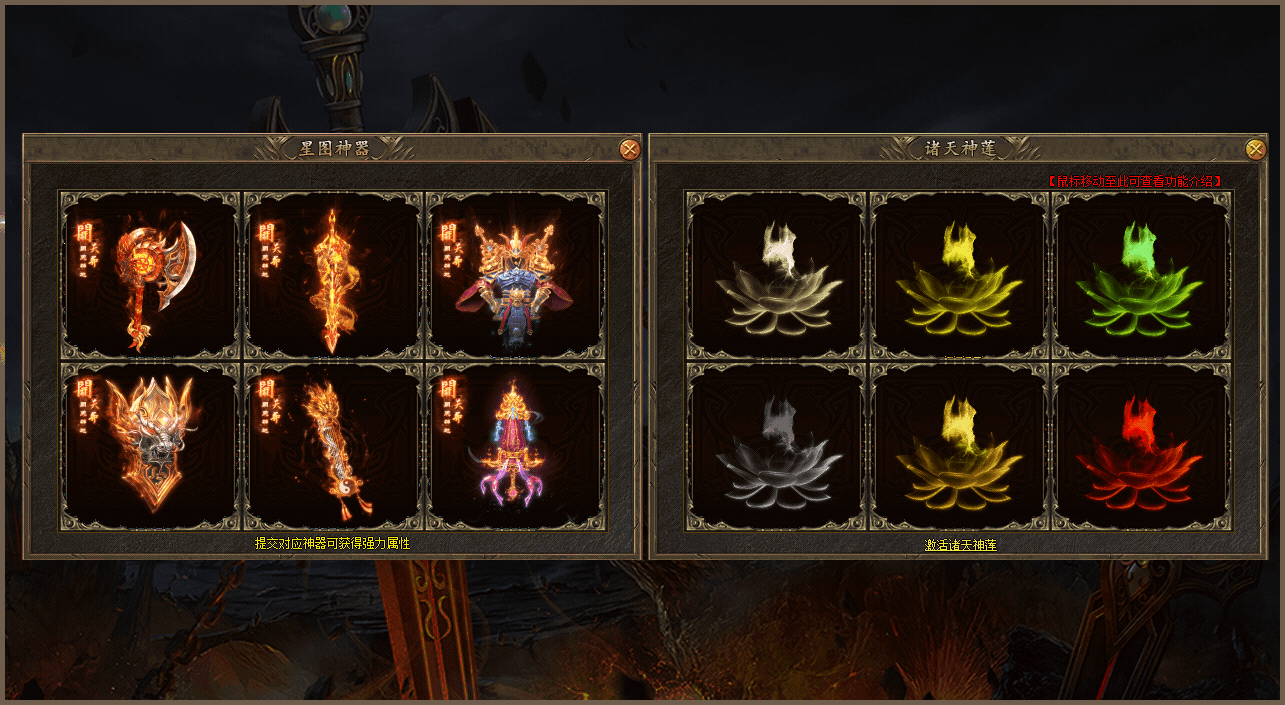Image resolution: width=1285 pixels, height=705 pixels.
Task: Select the golden armor suit artifact
Action: pyautogui.click(x=516, y=275)
